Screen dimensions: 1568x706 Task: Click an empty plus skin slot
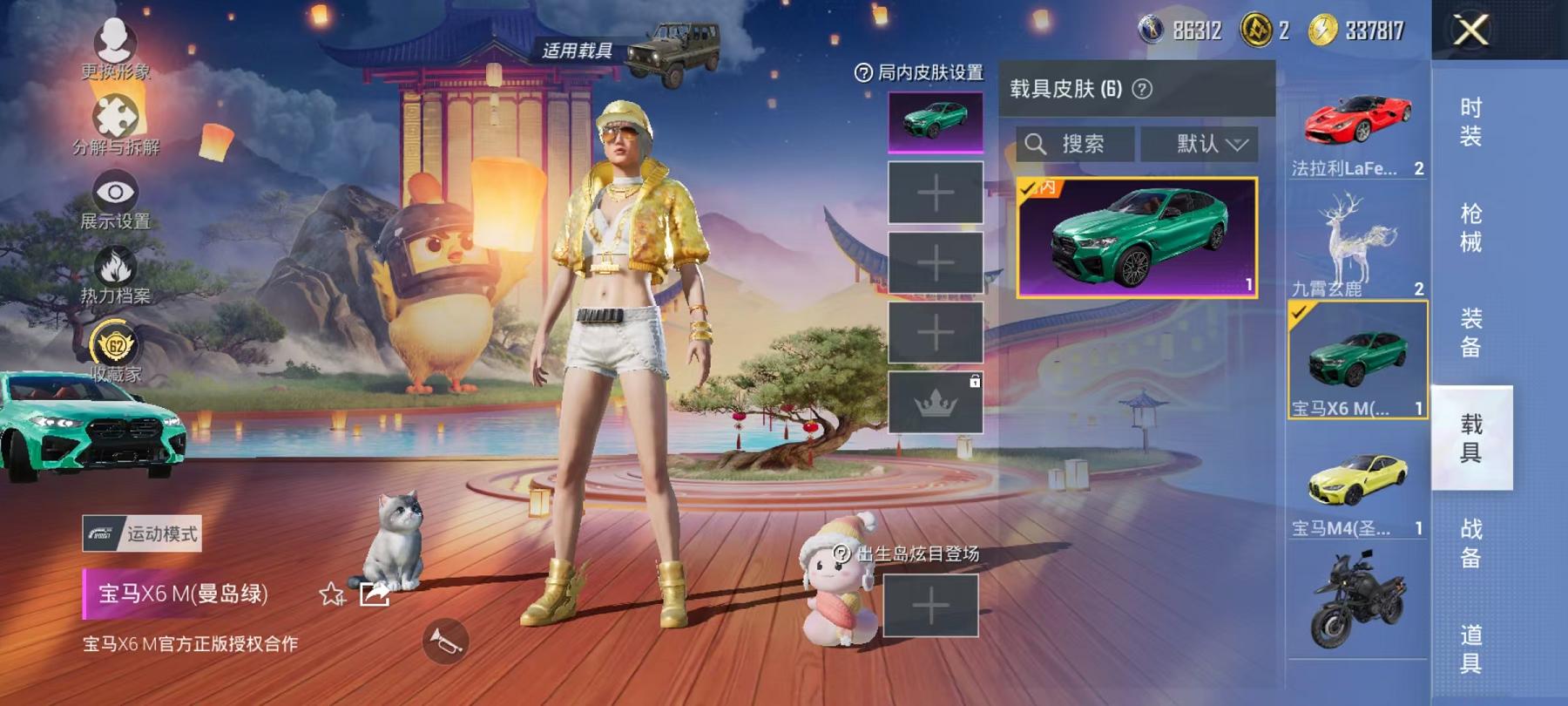936,192
